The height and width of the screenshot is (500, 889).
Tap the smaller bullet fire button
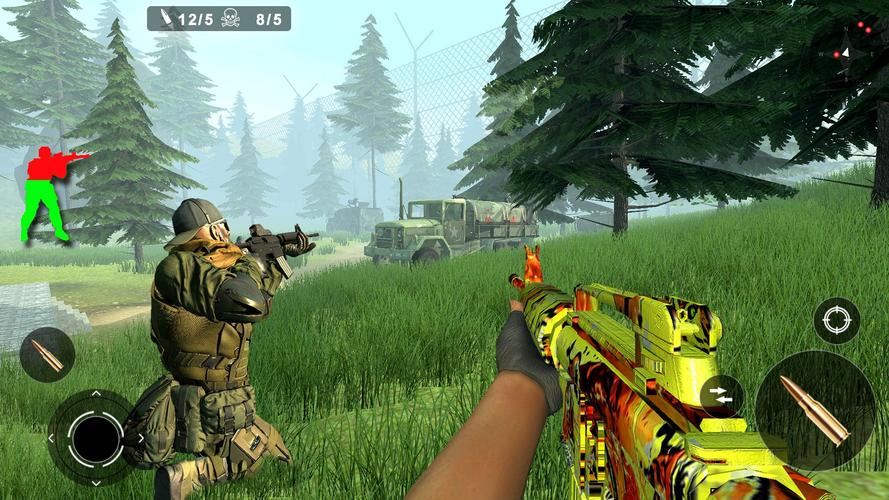tap(47, 354)
